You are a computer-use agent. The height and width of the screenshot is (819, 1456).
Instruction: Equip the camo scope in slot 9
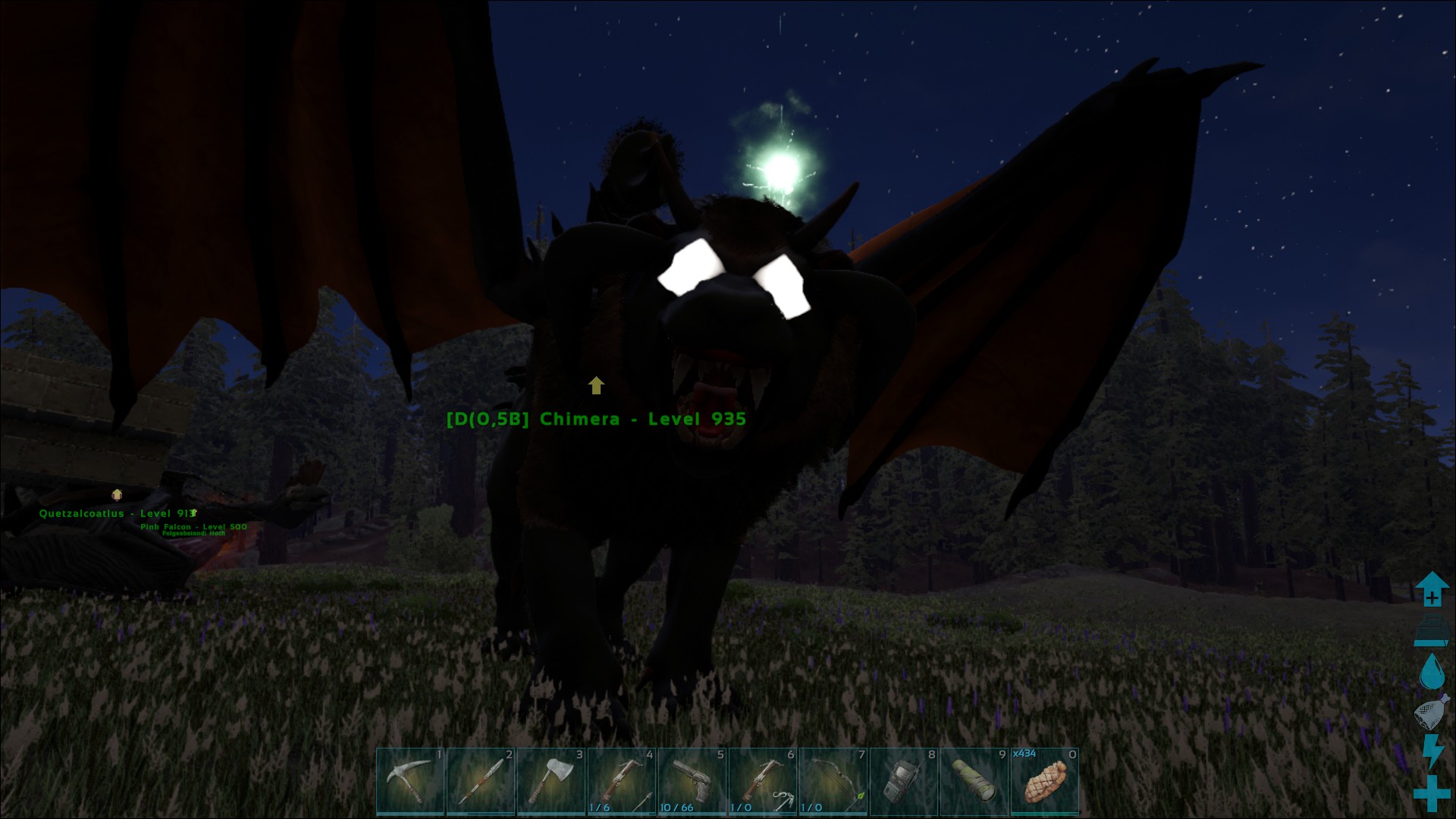point(974,781)
